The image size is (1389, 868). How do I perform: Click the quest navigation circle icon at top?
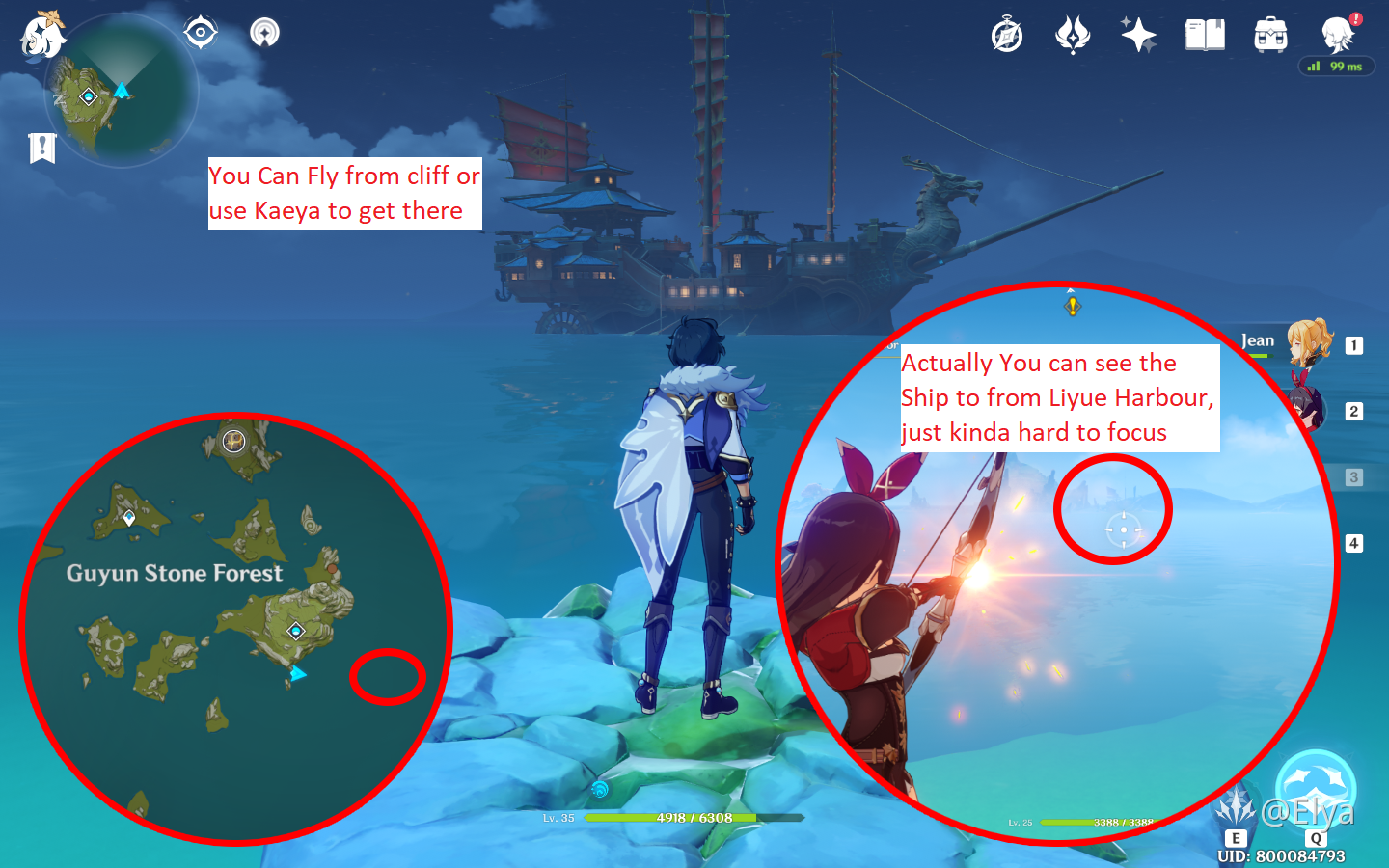pyautogui.click(x=262, y=32)
